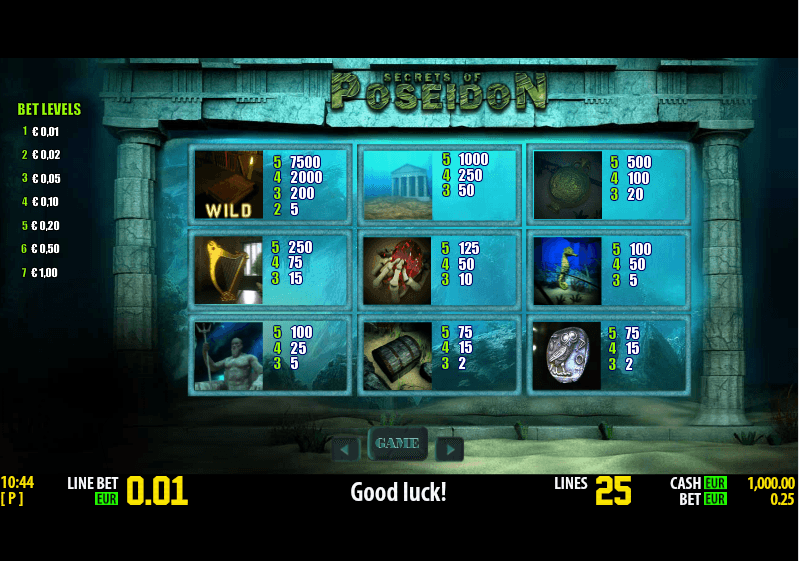Select the € 0,50 bet level
This screenshot has width=799, height=561.
click(45, 249)
